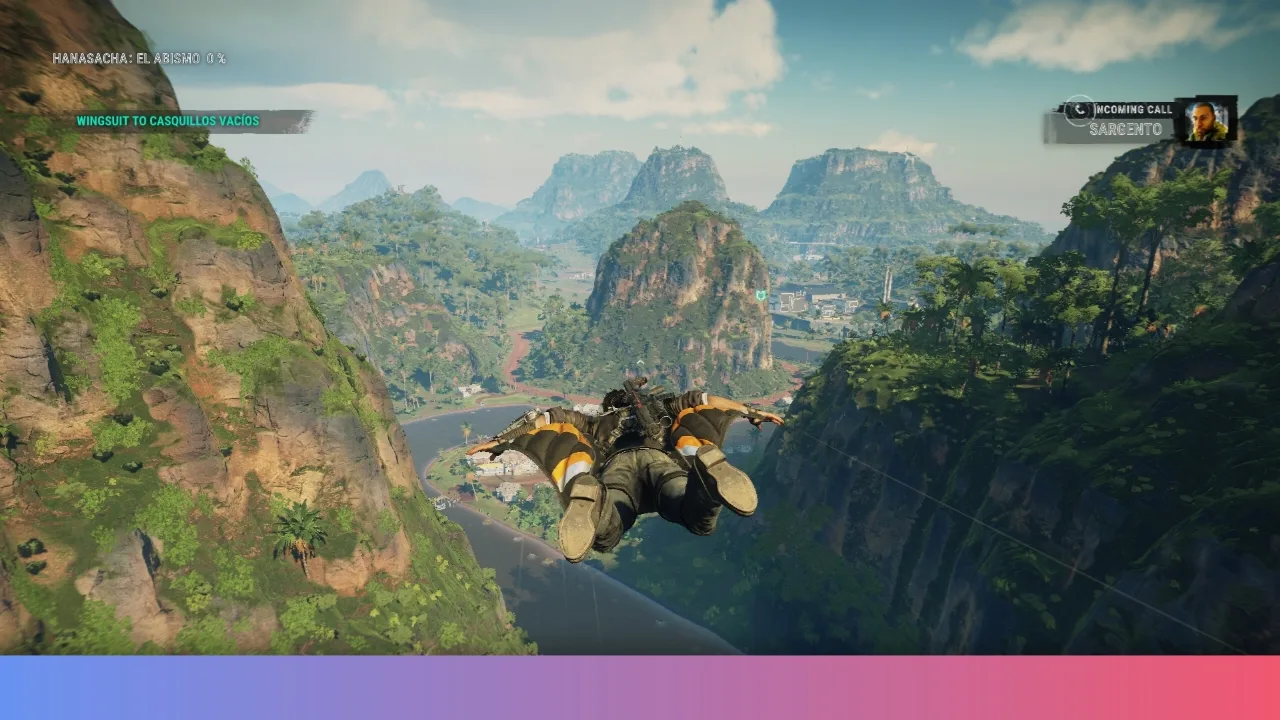Screen dimensions: 1280x720
Task: Click the phone icon on the incoming call
Action: [1079, 109]
